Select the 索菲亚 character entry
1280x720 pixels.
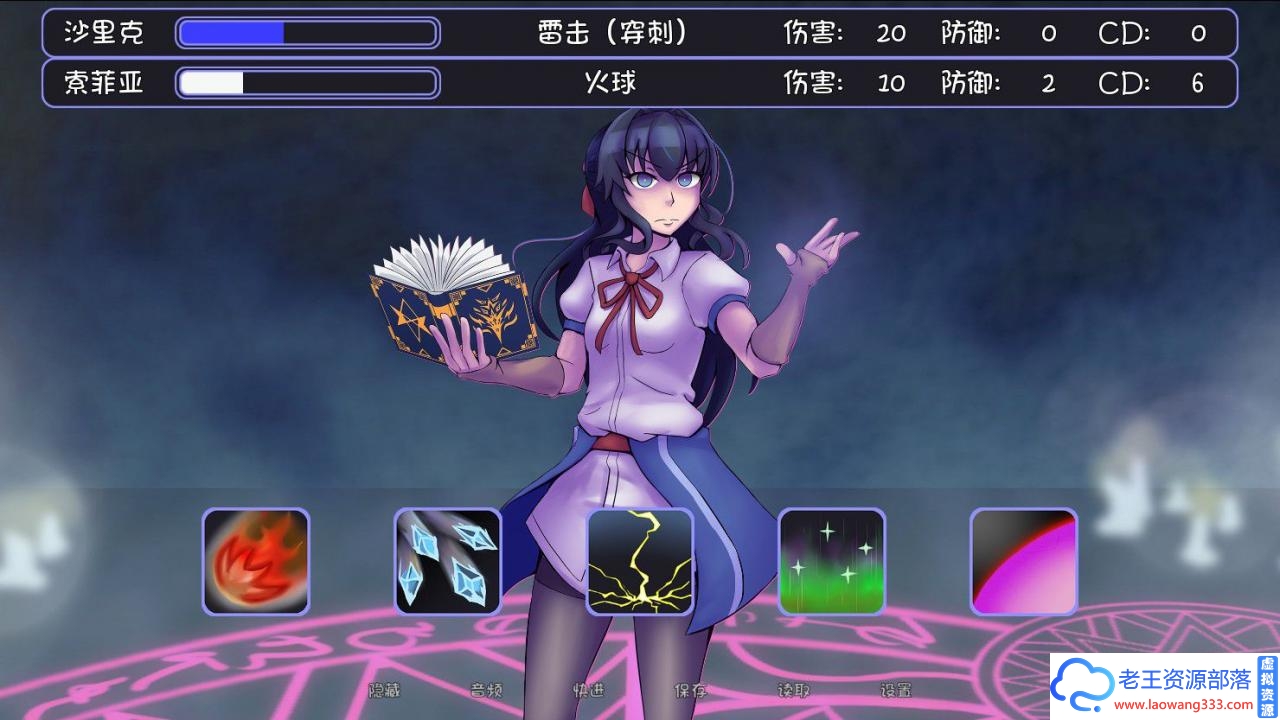[x=105, y=83]
